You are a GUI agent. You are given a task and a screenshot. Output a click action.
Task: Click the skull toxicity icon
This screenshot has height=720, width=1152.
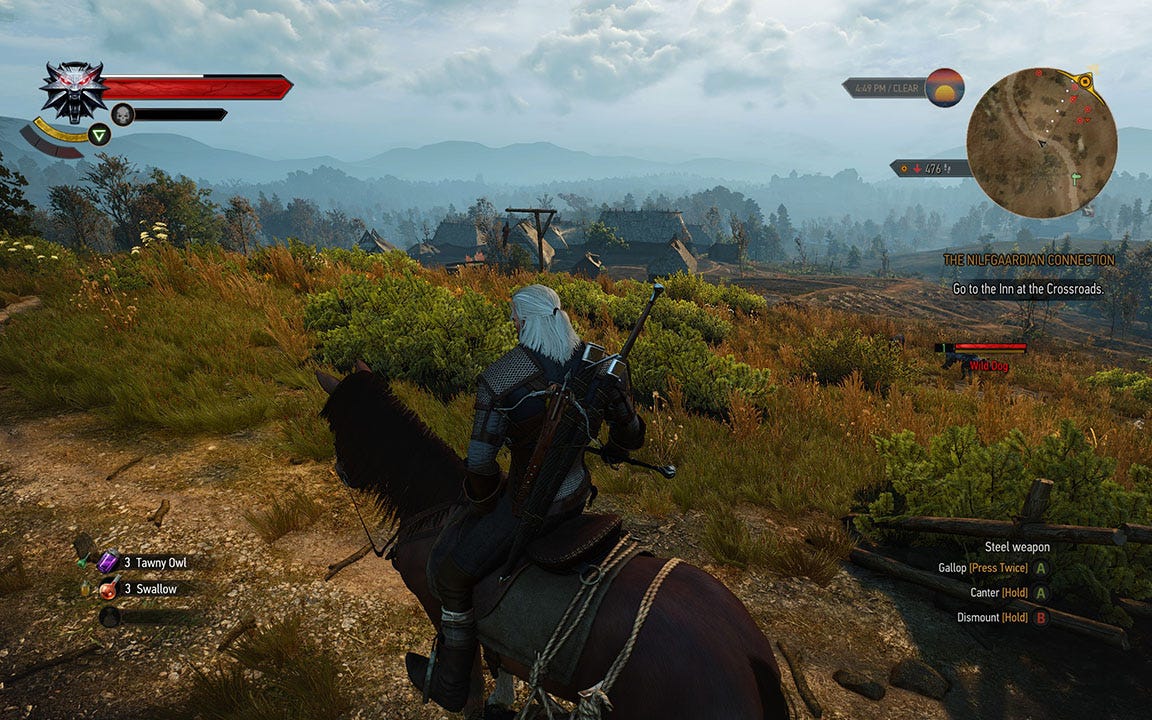[122, 114]
